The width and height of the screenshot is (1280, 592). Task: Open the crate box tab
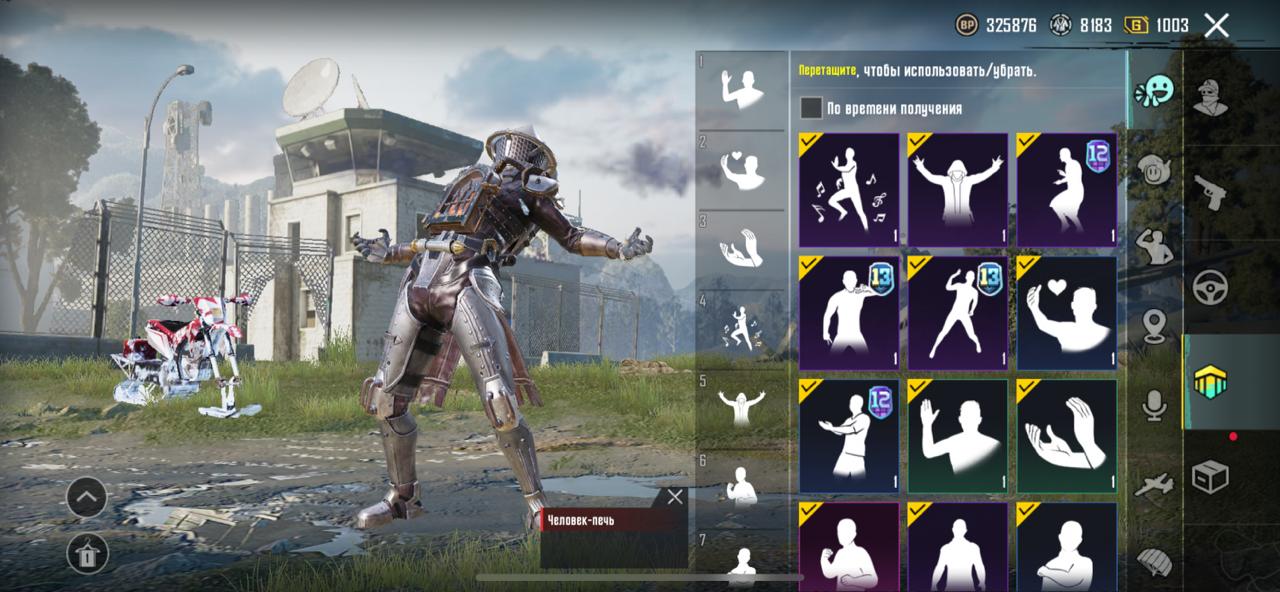pos(1210,477)
